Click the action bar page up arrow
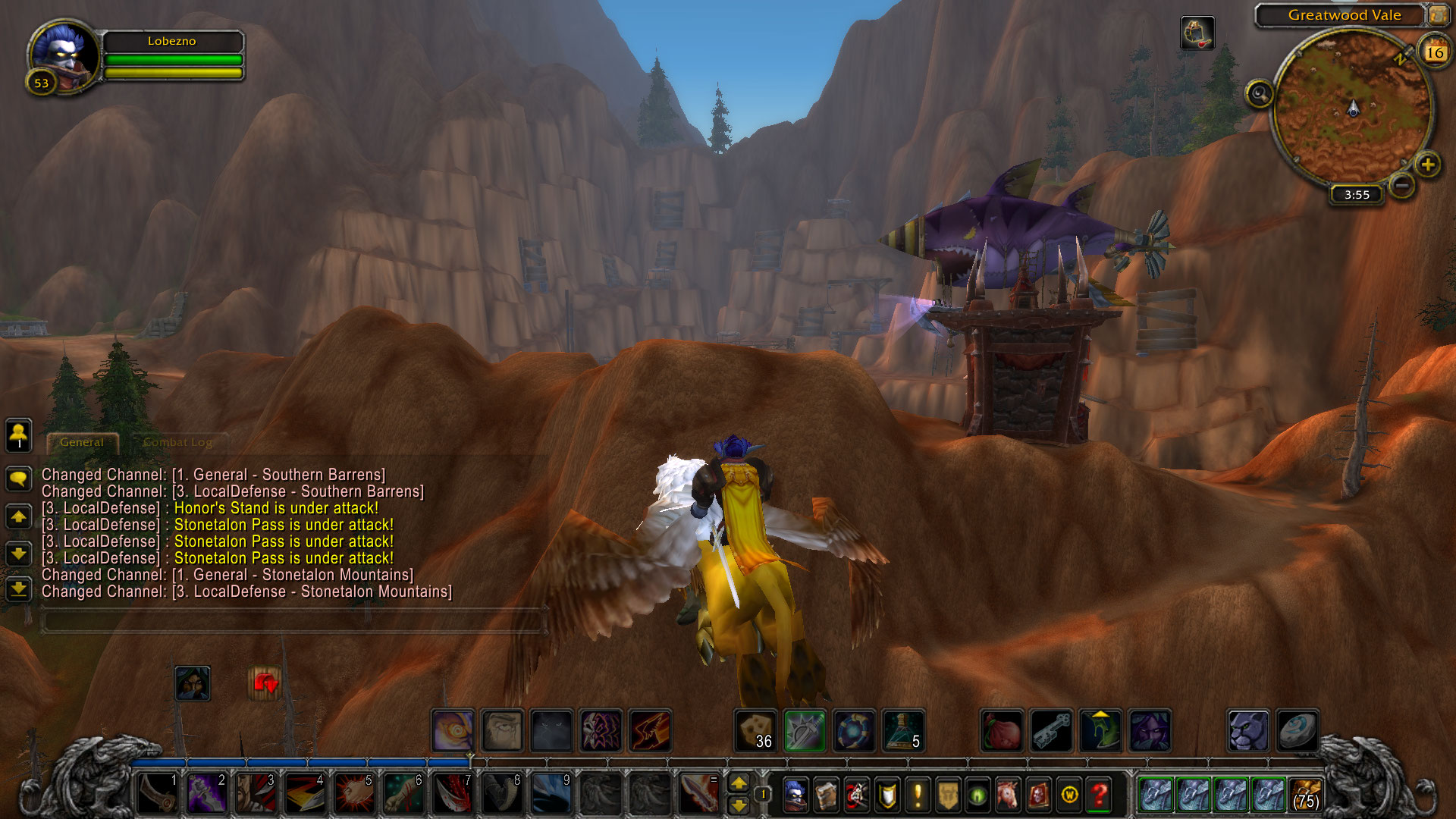Image resolution: width=1456 pixels, height=819 pixels. point(739,783)
